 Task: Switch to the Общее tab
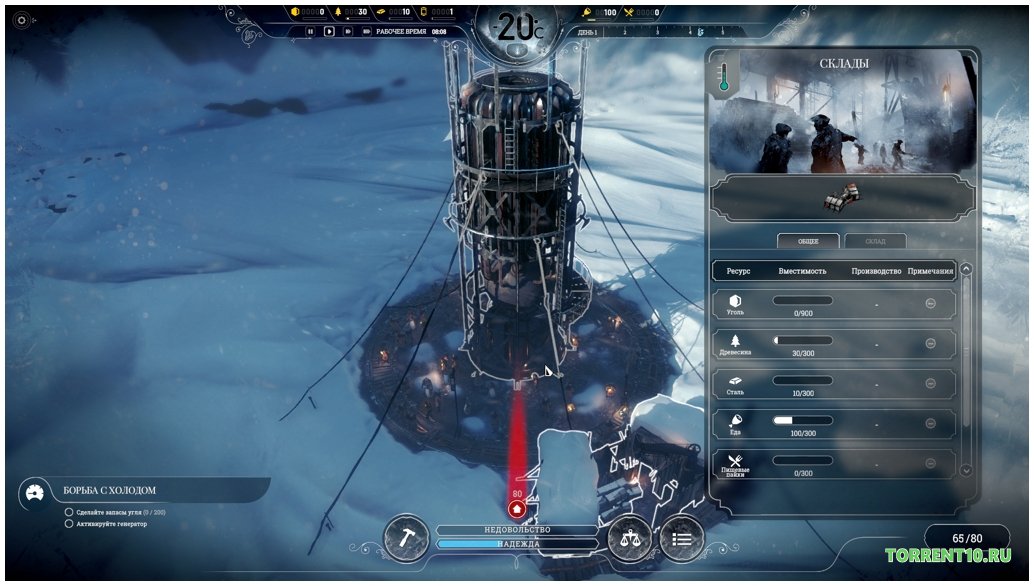[808, 241]
